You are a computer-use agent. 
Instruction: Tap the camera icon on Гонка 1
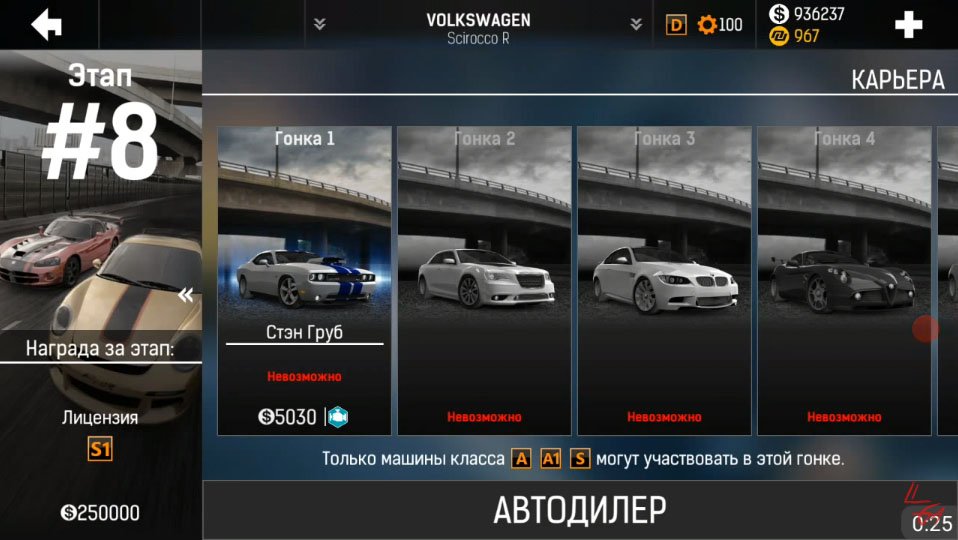click(337, 417)
